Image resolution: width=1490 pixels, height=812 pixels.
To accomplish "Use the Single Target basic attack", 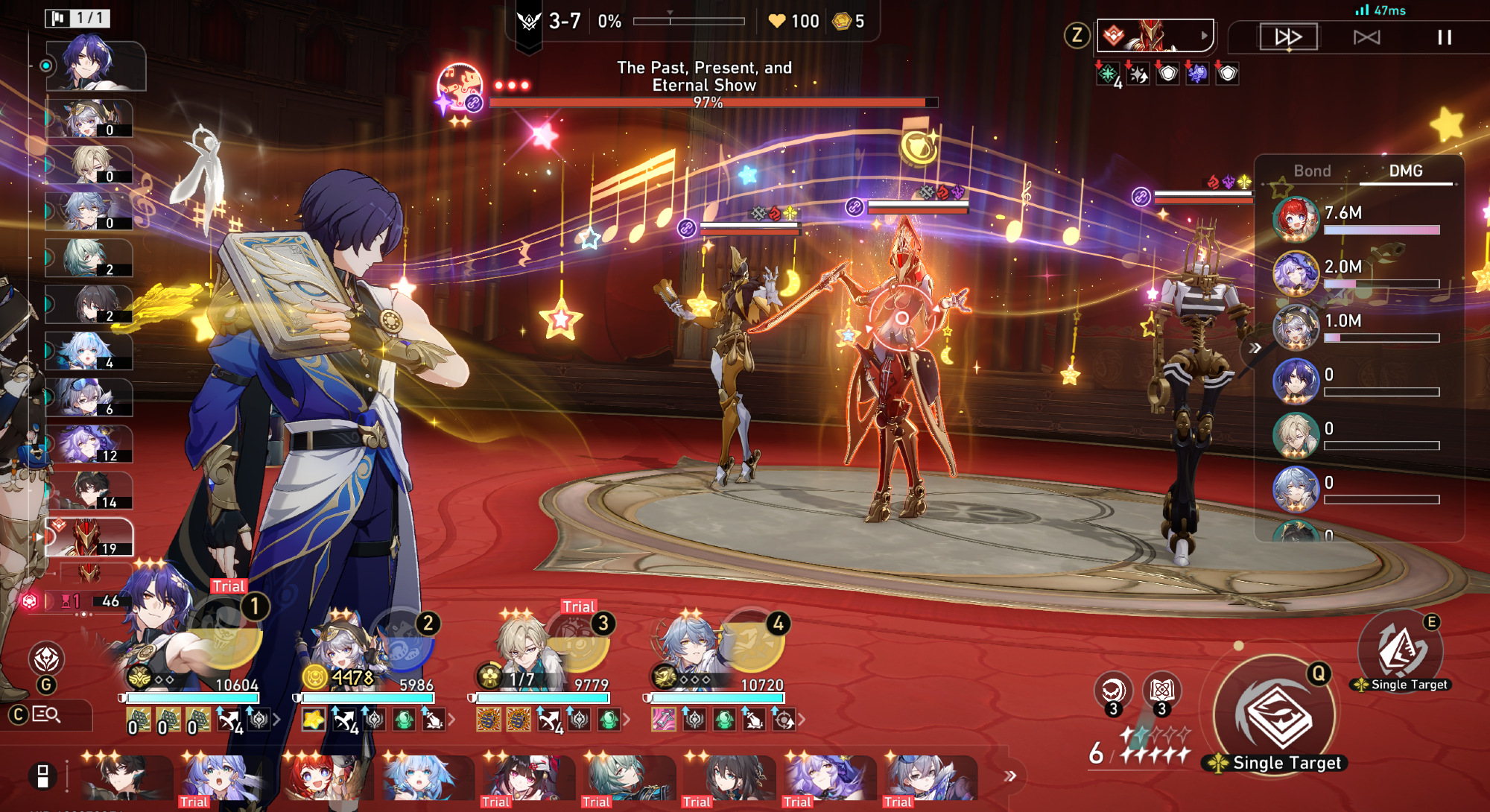I will 1275,717.
